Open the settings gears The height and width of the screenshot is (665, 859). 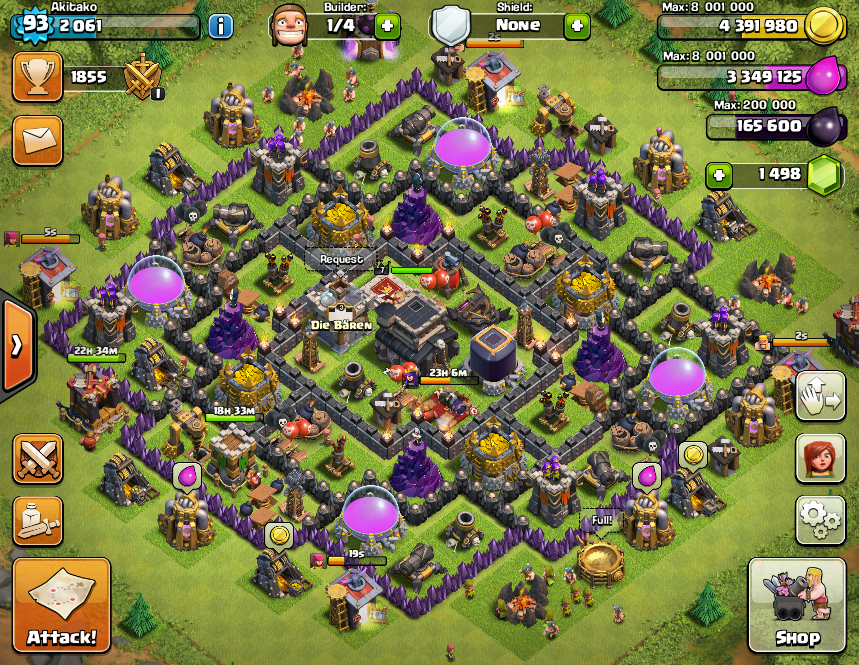(820, 519)
